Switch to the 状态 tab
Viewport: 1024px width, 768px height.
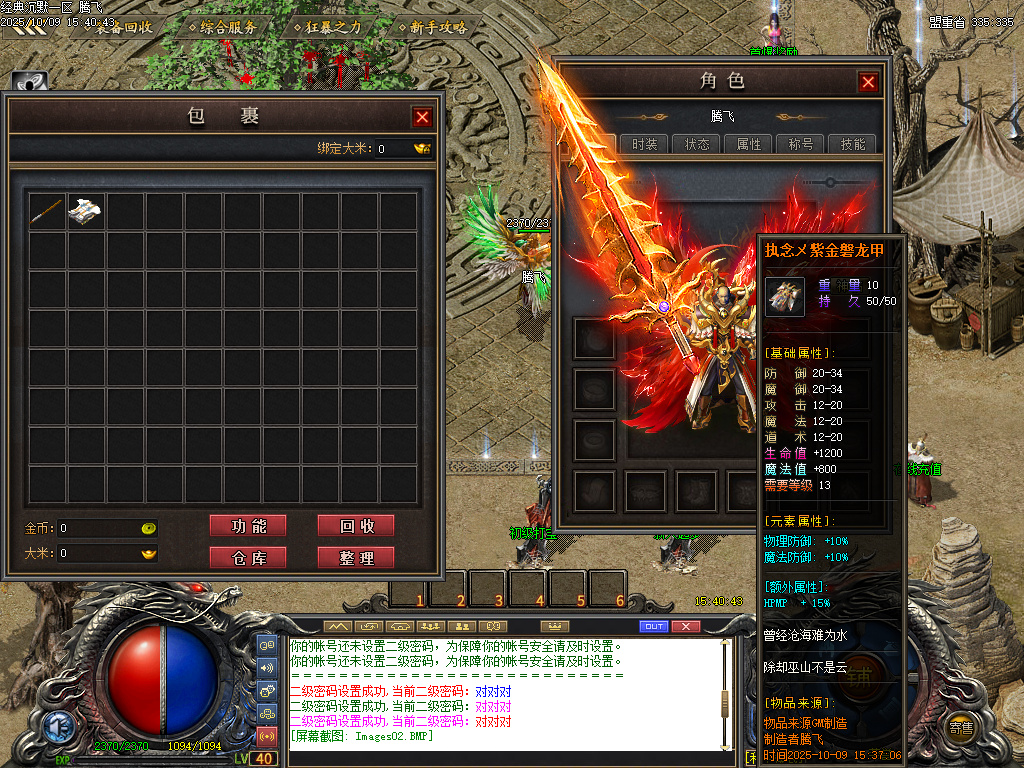(x=697, y=144)
